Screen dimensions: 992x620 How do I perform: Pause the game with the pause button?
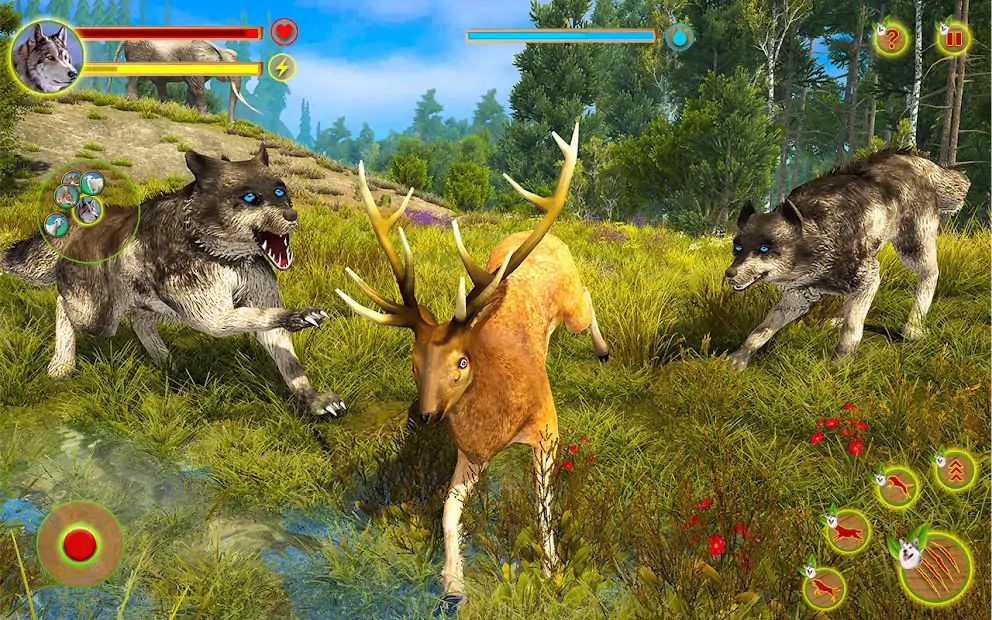point(953,39)
